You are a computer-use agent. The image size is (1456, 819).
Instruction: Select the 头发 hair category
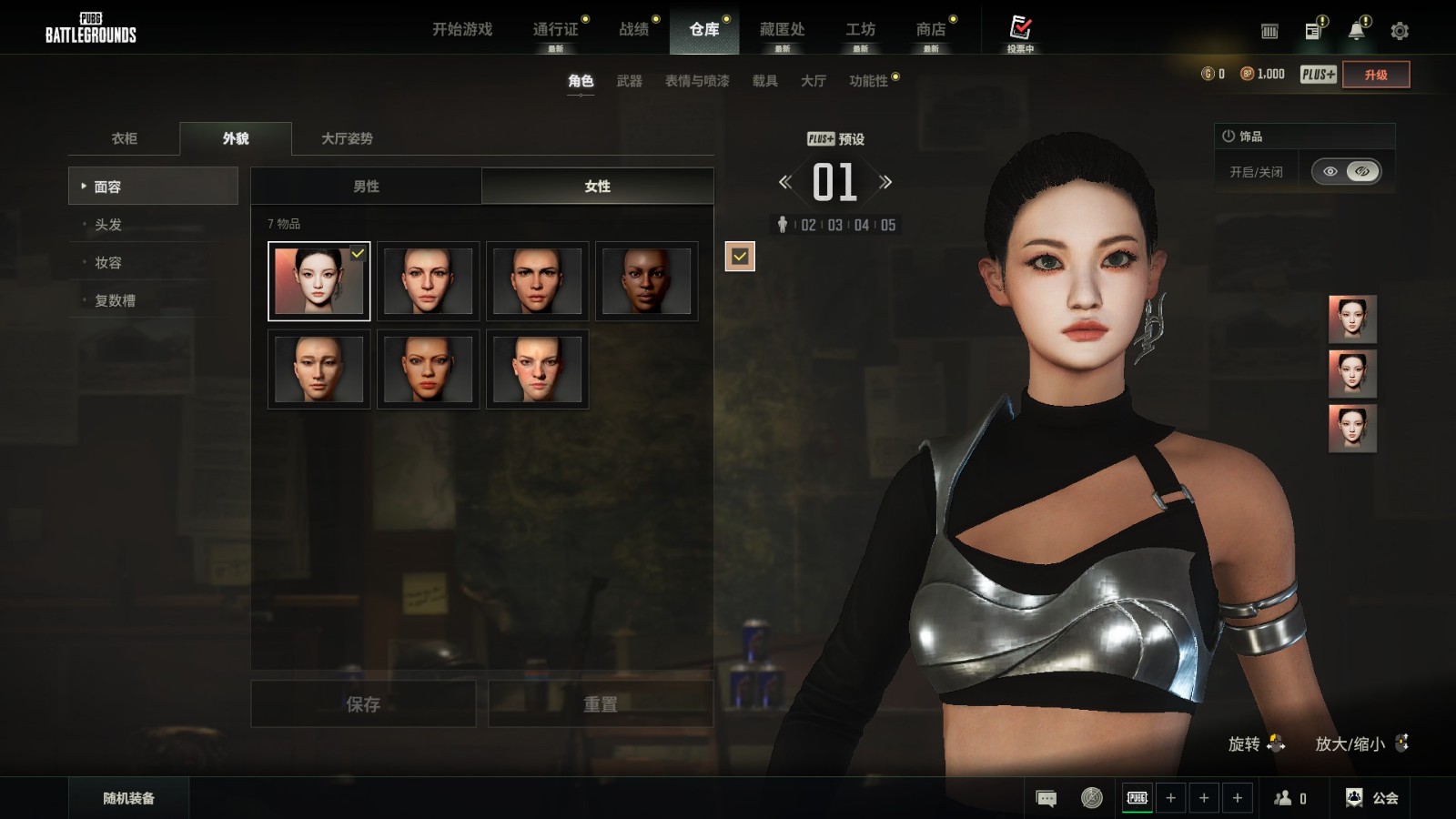pos(108,224)
